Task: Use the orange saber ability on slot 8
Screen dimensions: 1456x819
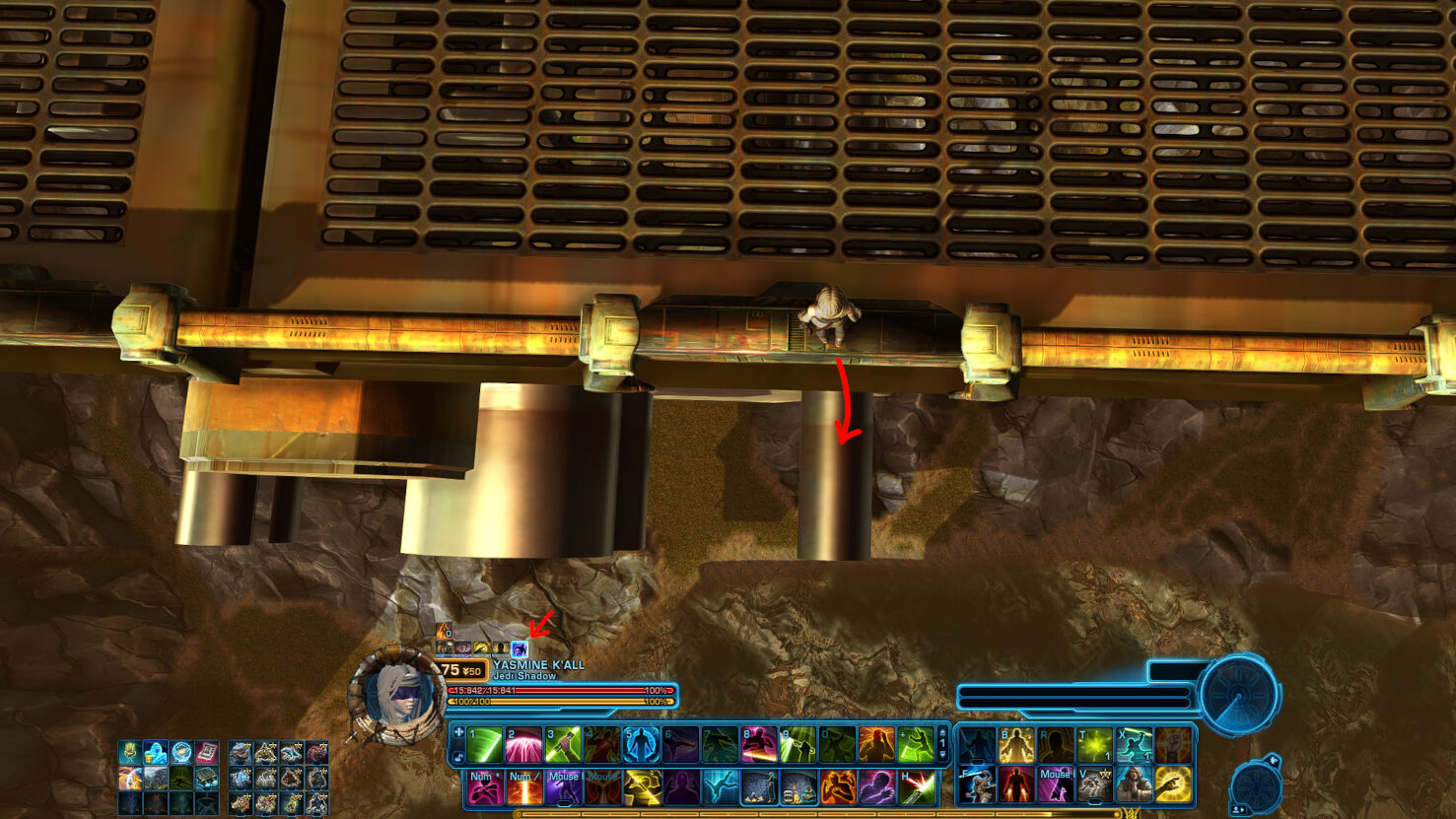Action: pyautogui.click(x=758, y=745)
